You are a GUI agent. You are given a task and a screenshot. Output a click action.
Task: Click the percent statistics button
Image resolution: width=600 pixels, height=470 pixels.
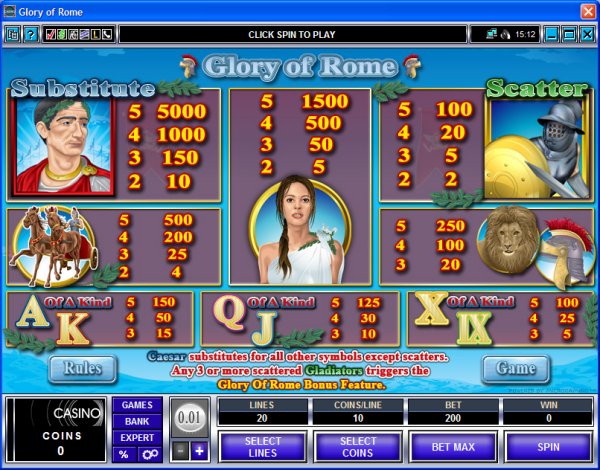[124, 454]
